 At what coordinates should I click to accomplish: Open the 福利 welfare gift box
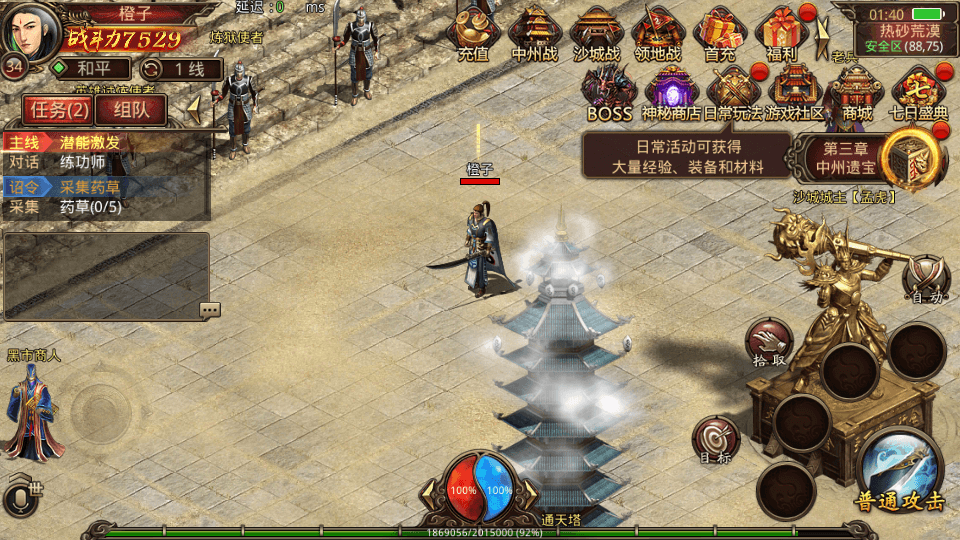(x=782, y=32)
